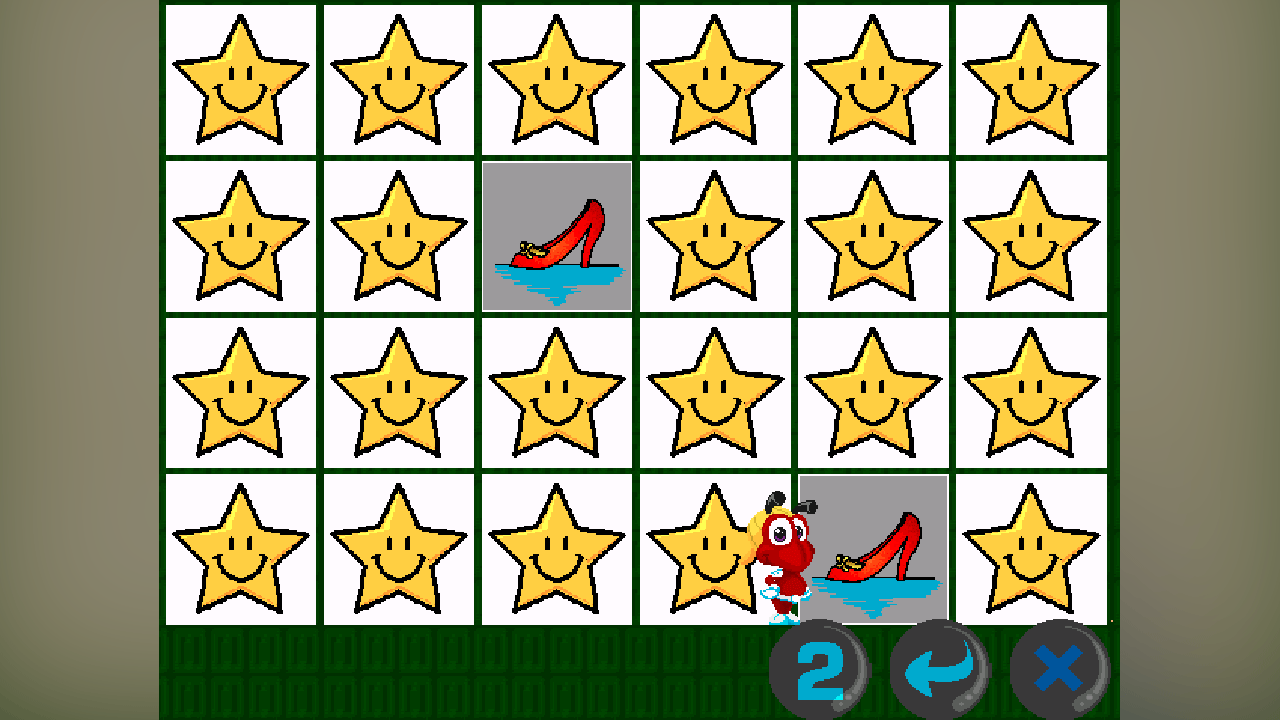The height and width of the screenshot is (720, 1280).
Task: Flip the star card left of the revealed shoe
Action: click(x=398, y=237)
